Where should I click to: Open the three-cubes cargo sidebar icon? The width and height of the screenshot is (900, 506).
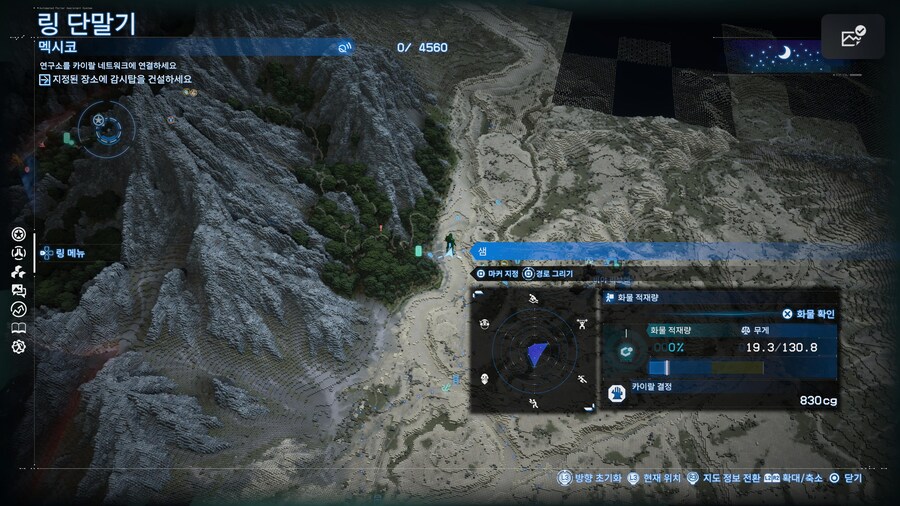[18, 271]
